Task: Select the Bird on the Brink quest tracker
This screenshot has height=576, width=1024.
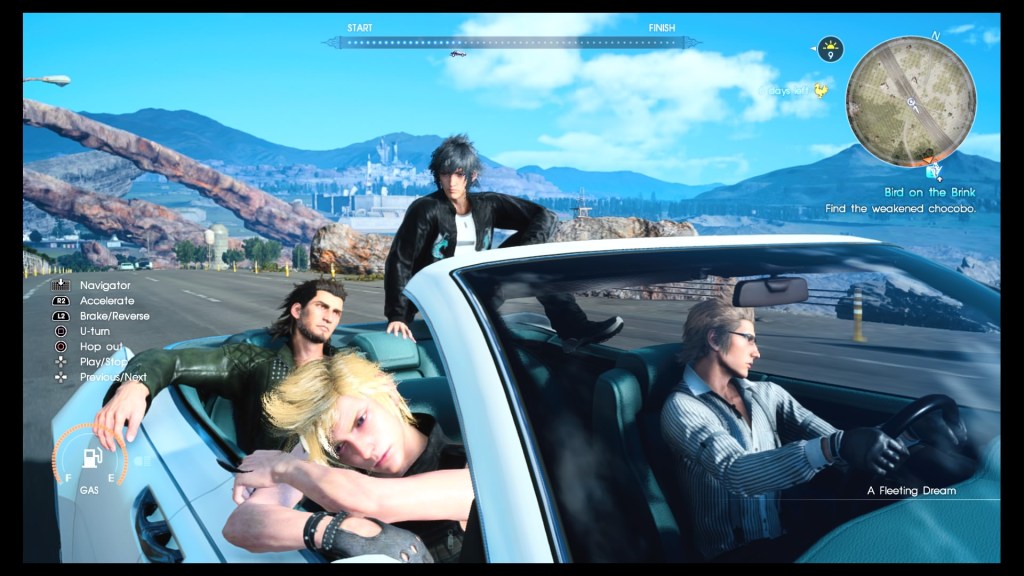Action: [x=928, y=191]
